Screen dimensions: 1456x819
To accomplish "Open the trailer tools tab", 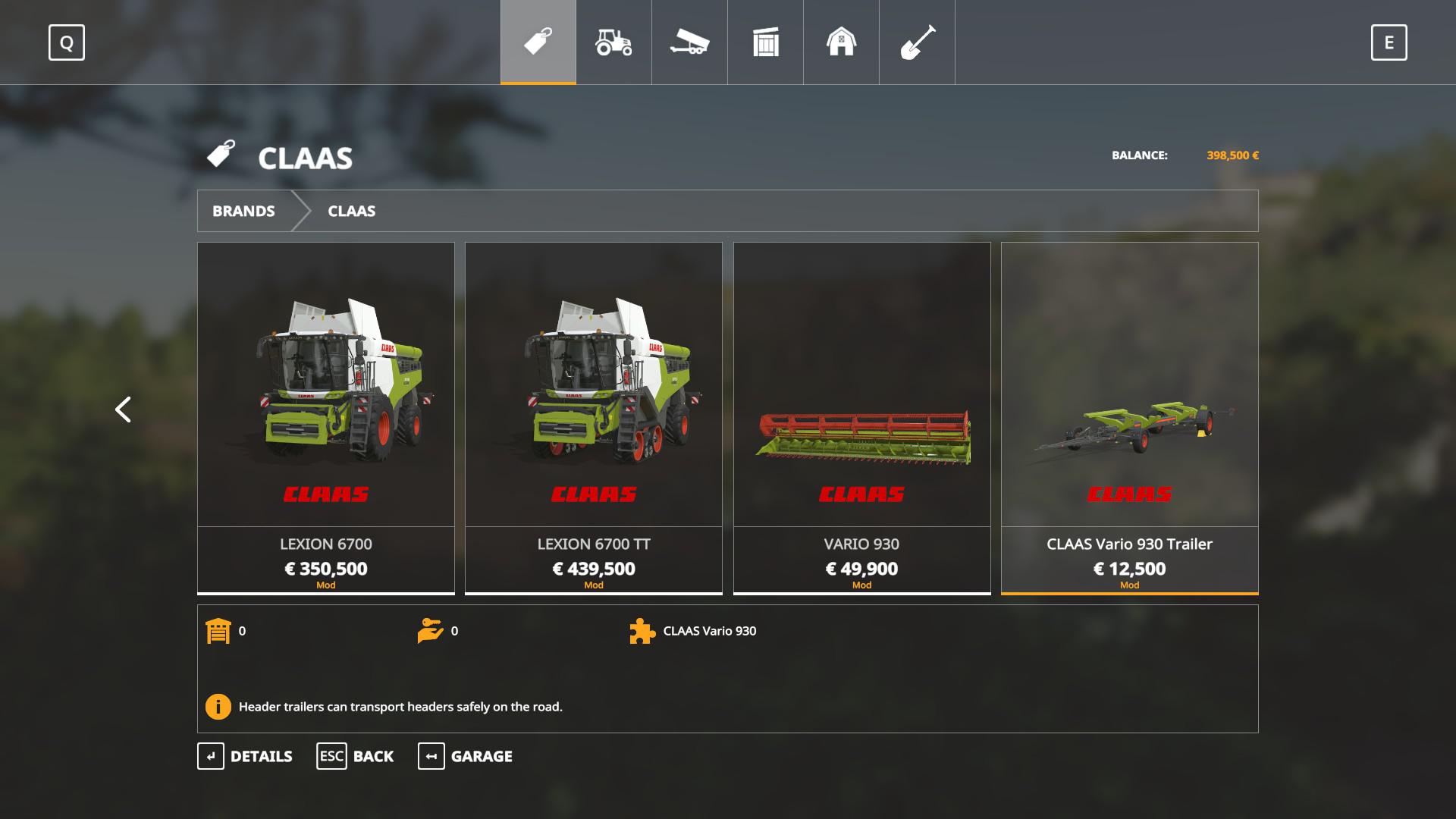I will pos(690,42).
